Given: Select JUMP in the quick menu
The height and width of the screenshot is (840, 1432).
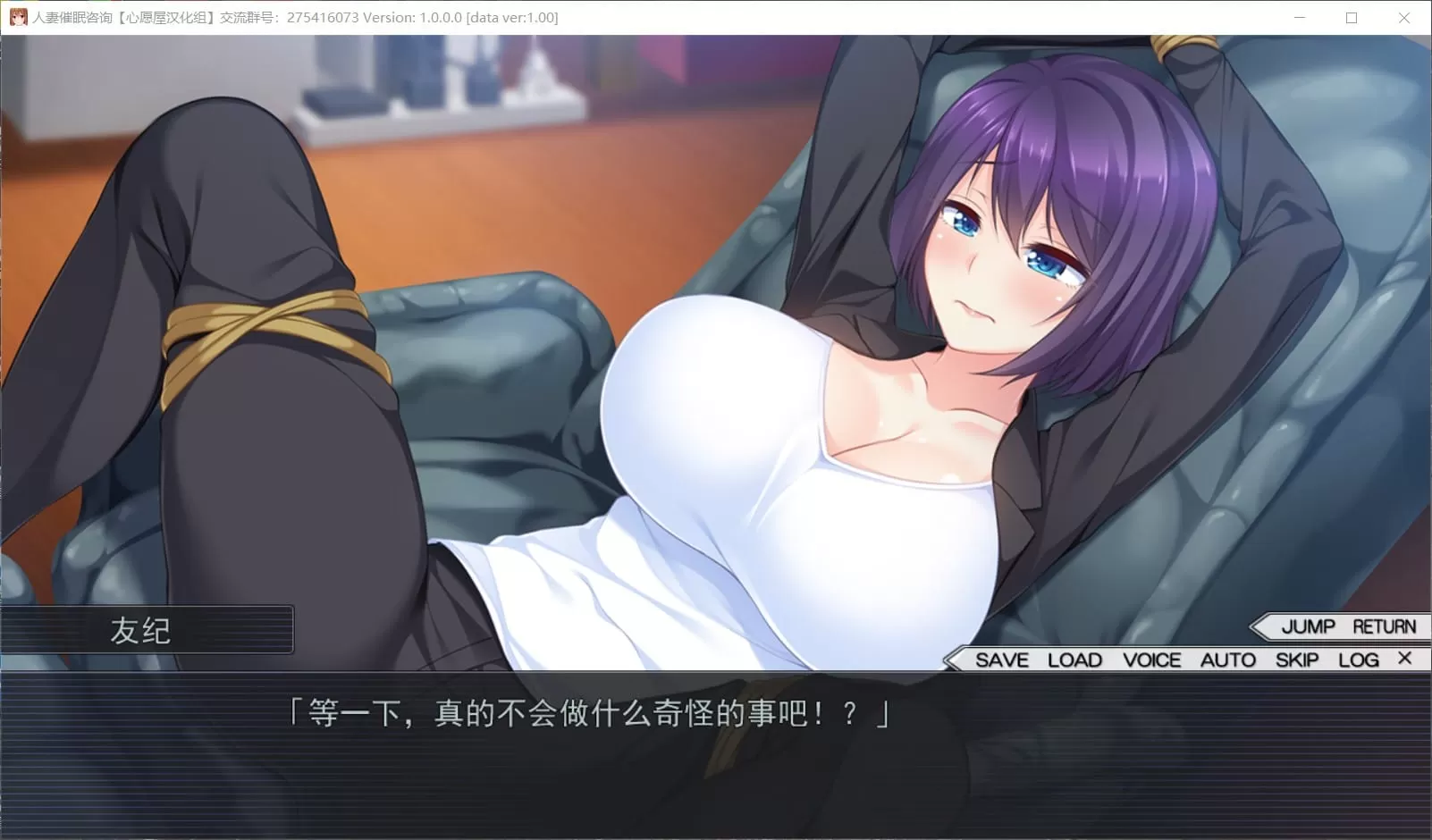Looking at the screenshot, I should pyautogui.click(x=1307, y=626).
